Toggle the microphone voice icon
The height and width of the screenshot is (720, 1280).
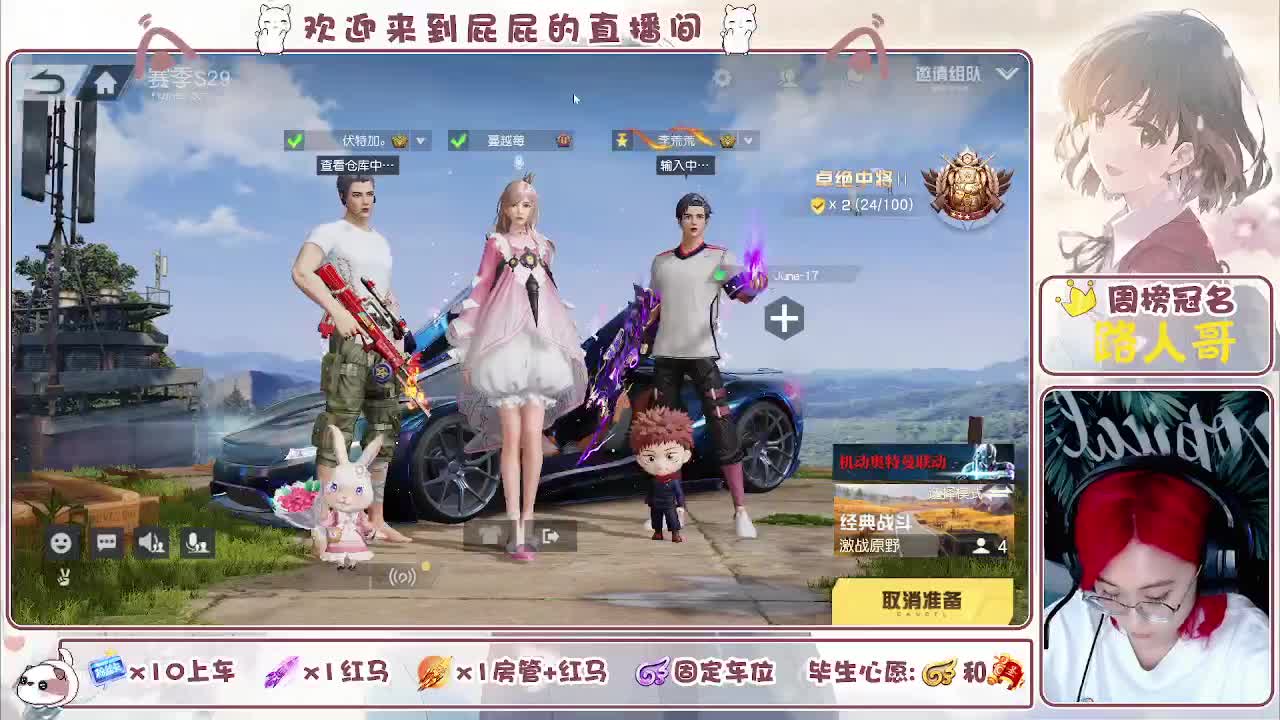click(x=197, y=542)
